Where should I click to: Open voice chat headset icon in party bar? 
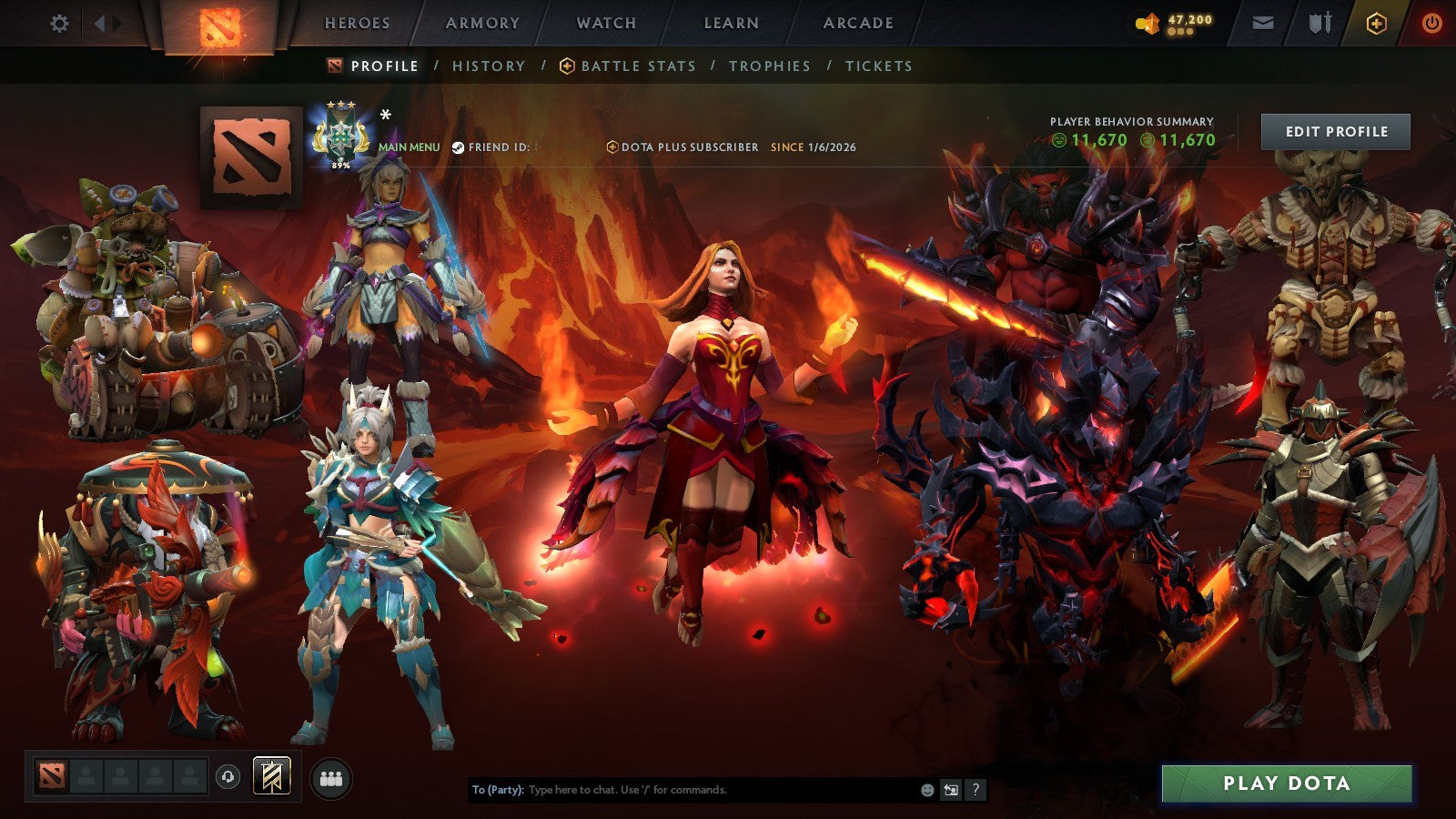[226, 777]
